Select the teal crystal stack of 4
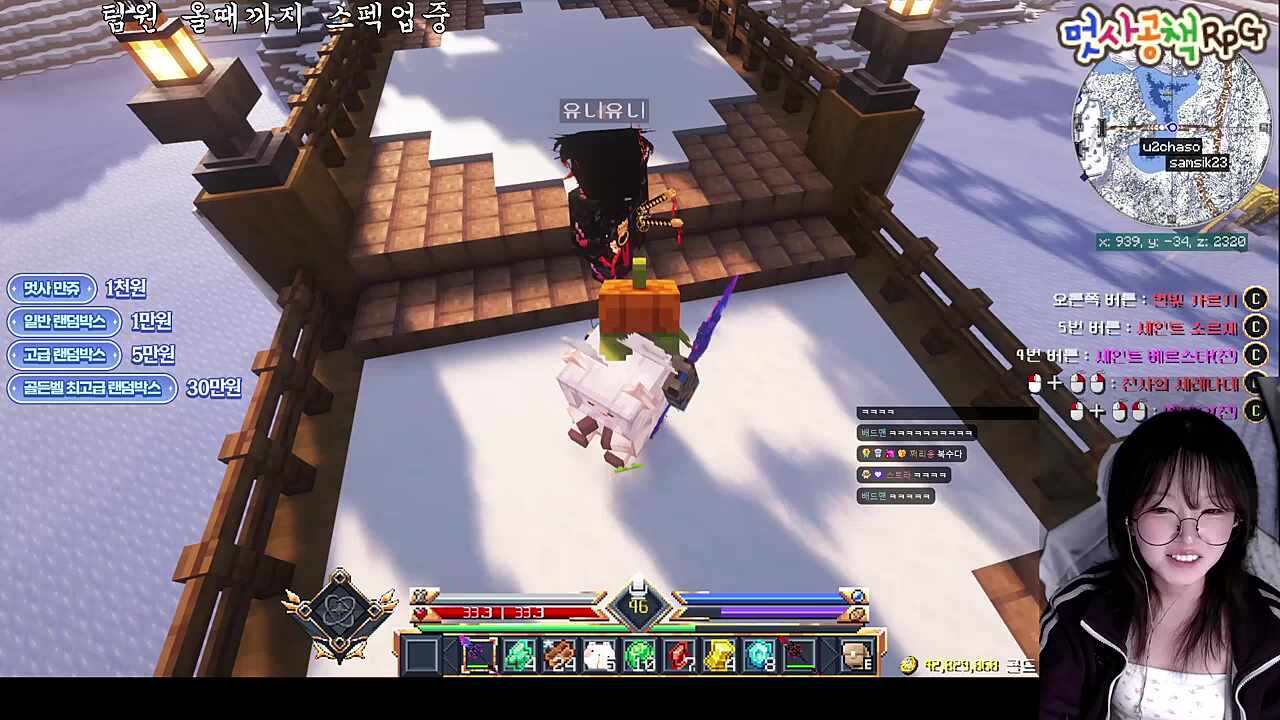Viewport: 1280px width, 720px height. tap(518, 655)
